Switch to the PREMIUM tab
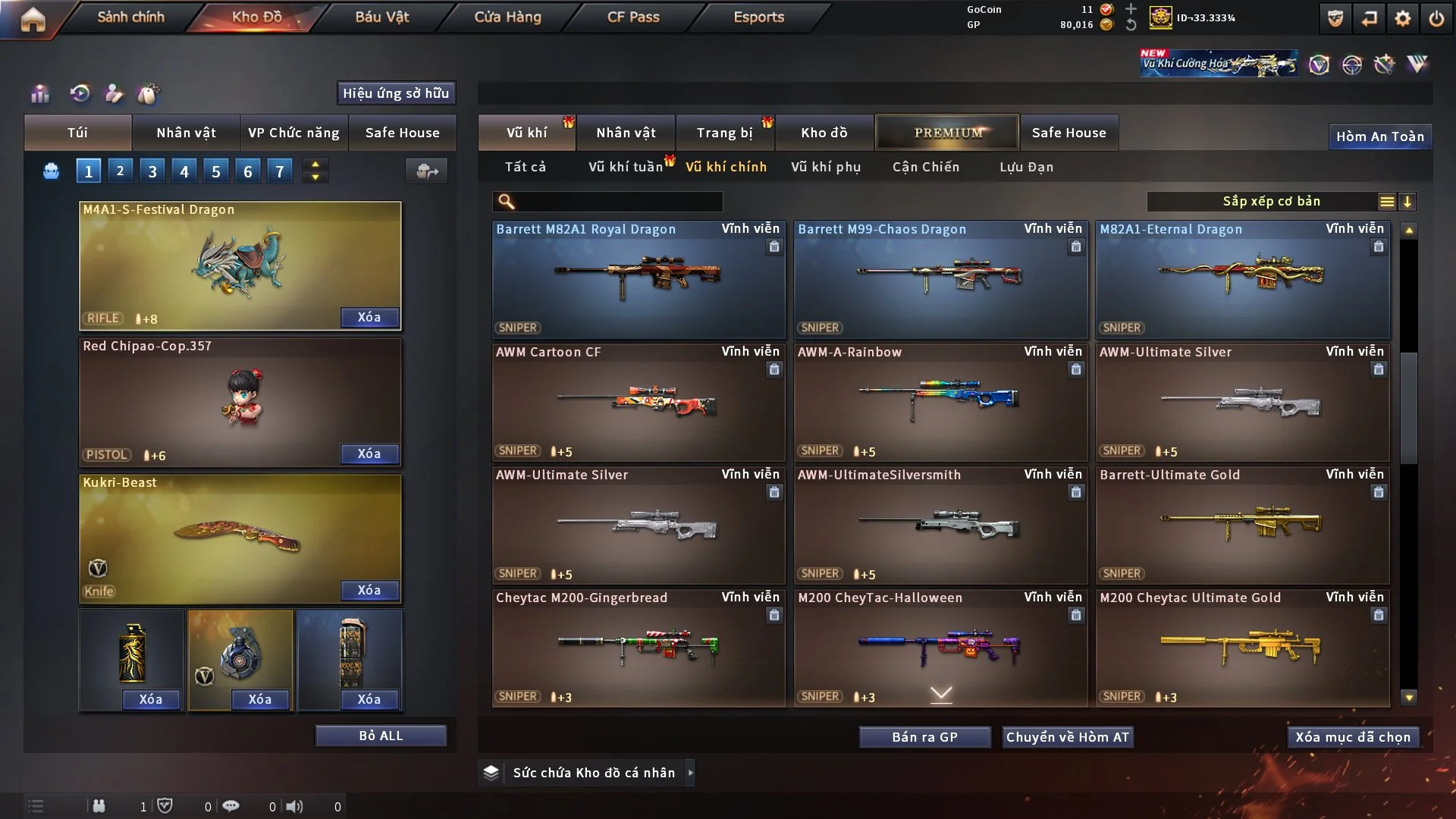 pyautogui.click(x=947, y=133)
